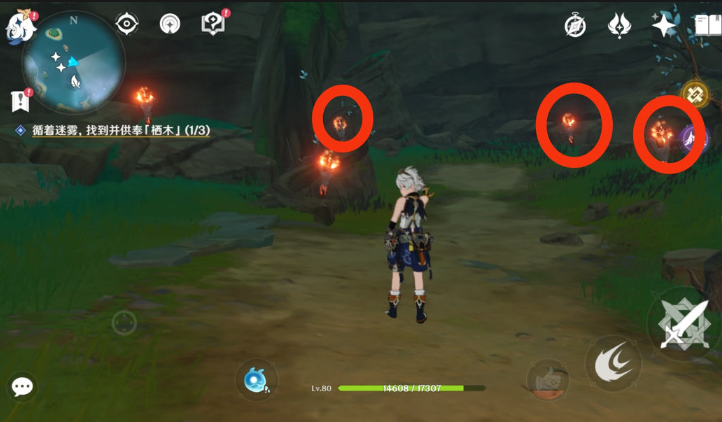Open the Paimon menu

click(18, 26)
